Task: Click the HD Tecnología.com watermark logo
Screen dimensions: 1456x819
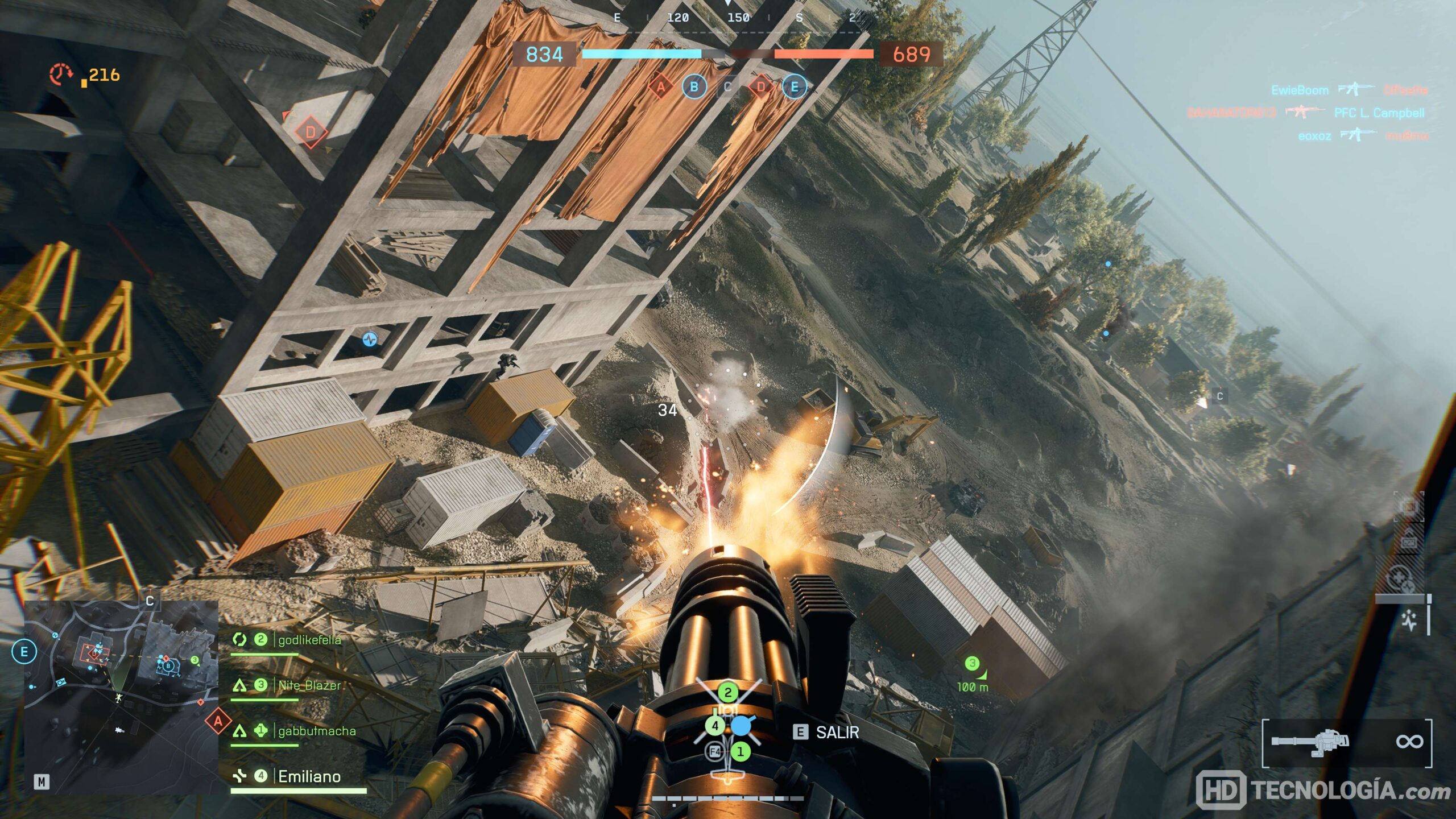Action: pyautogui.click(x=1322, y=790)
